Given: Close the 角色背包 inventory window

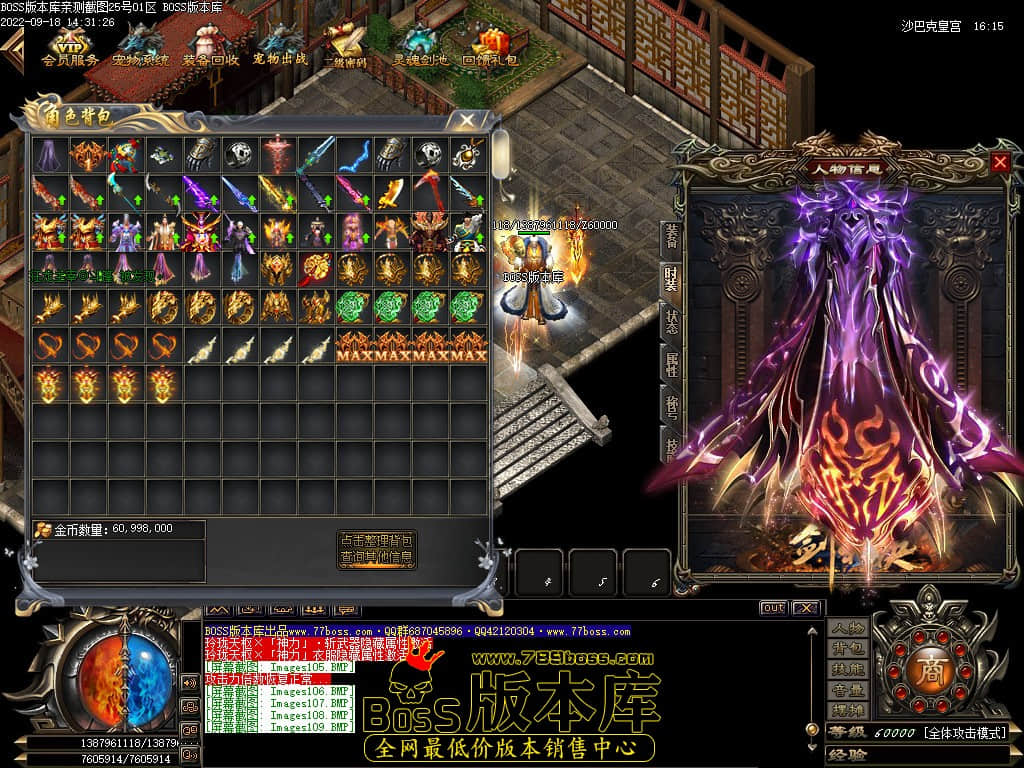Looking at the screenshot, I should point(466,120).
